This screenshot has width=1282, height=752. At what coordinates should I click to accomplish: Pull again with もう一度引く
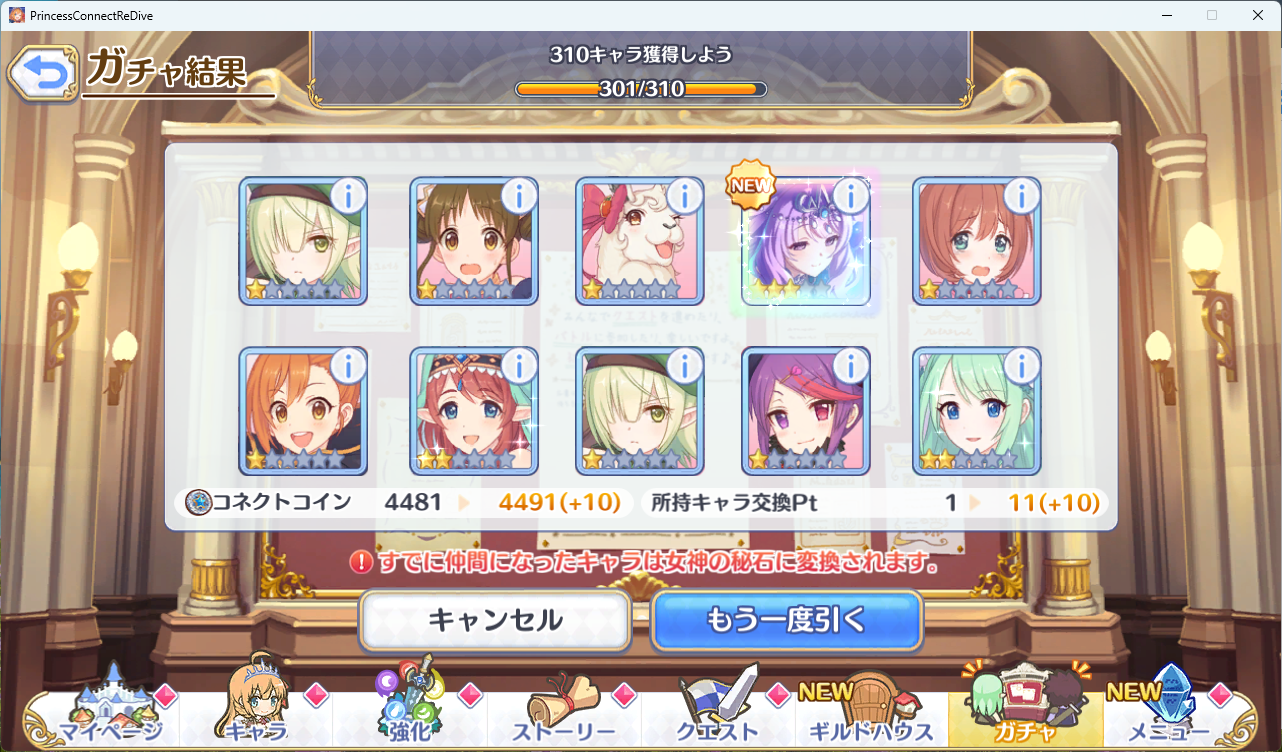(x=786, y=620)
